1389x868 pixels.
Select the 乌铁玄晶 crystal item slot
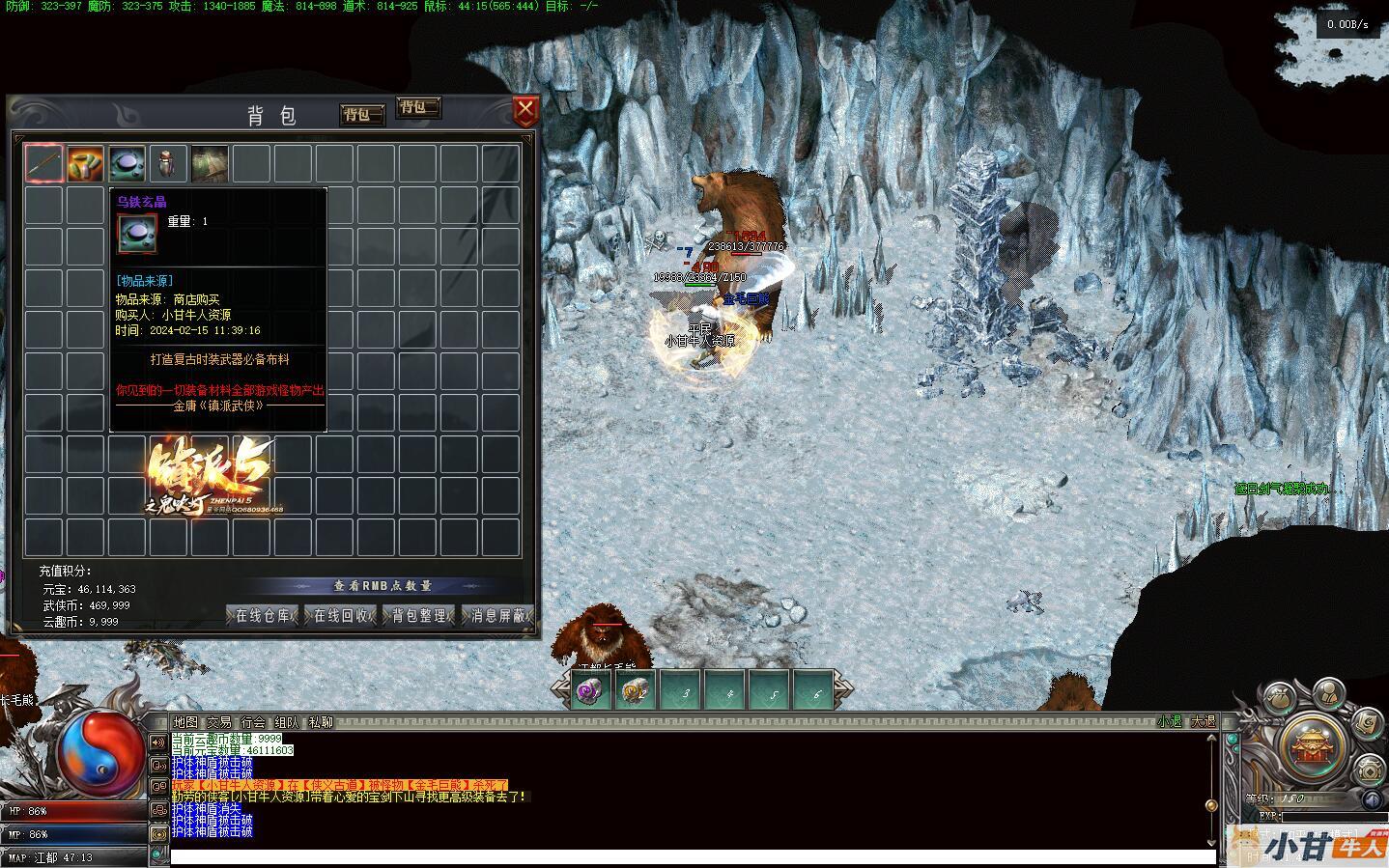(127, 164)
